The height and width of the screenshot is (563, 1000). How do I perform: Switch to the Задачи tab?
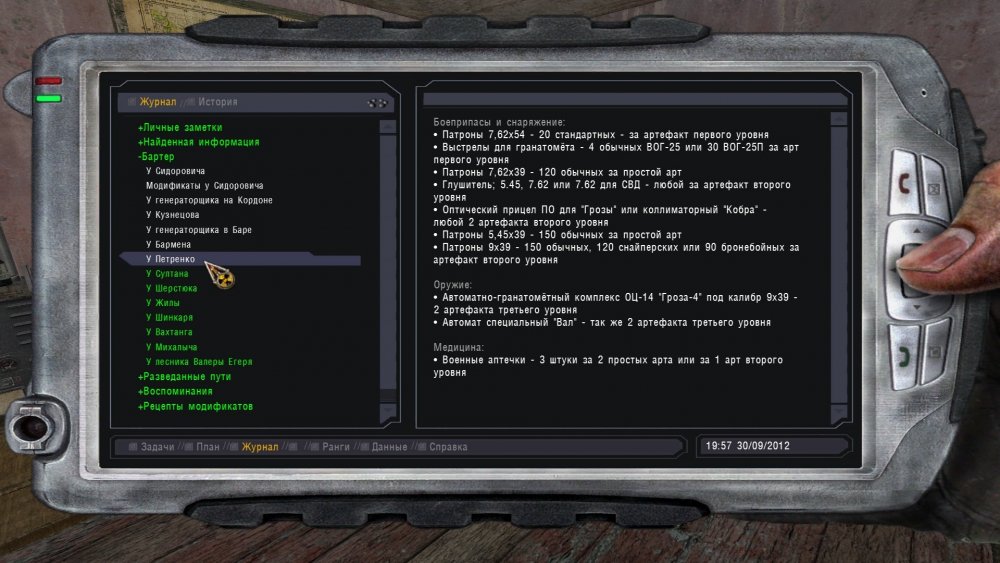click(x=157, y=447)
